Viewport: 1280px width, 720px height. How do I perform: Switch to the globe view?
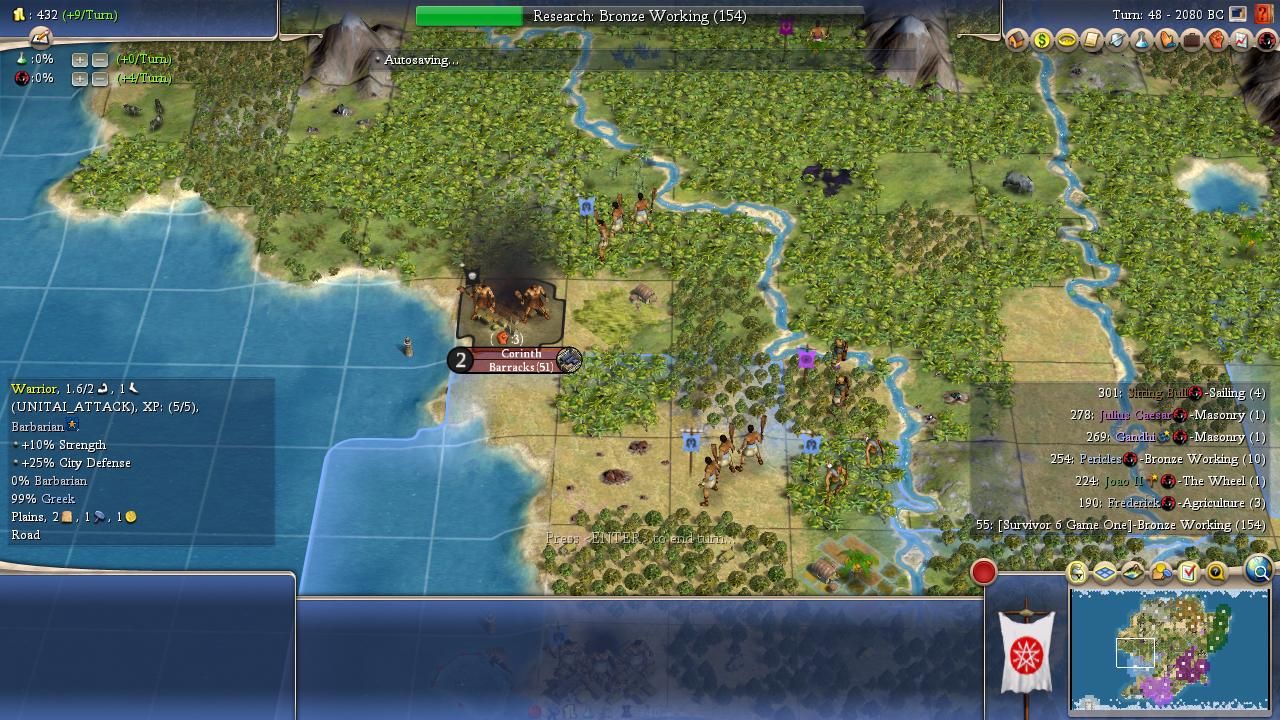click(1258, 570)
